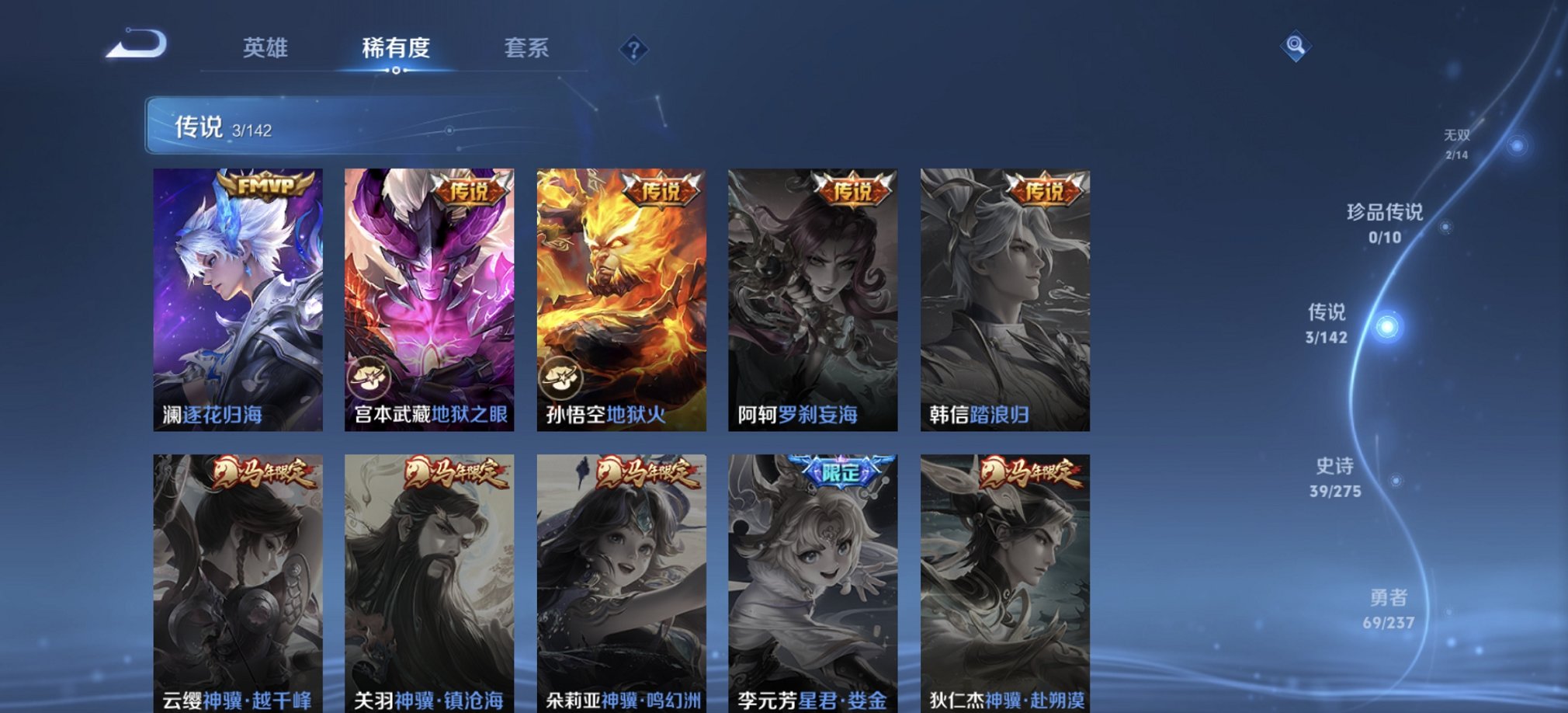Switch to the 套系 tab
Viewport: 1568px width, 713px height.
click(x=526, y=49)
